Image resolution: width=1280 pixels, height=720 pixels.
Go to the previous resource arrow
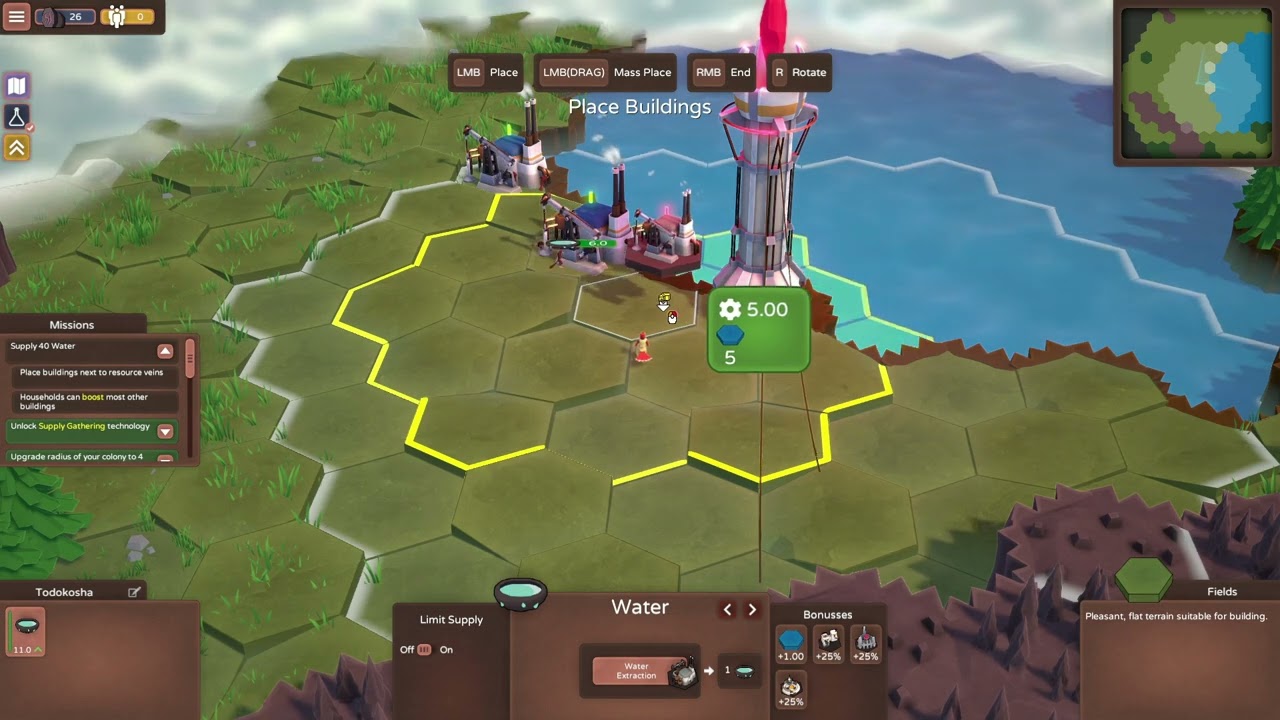(727, 609)
